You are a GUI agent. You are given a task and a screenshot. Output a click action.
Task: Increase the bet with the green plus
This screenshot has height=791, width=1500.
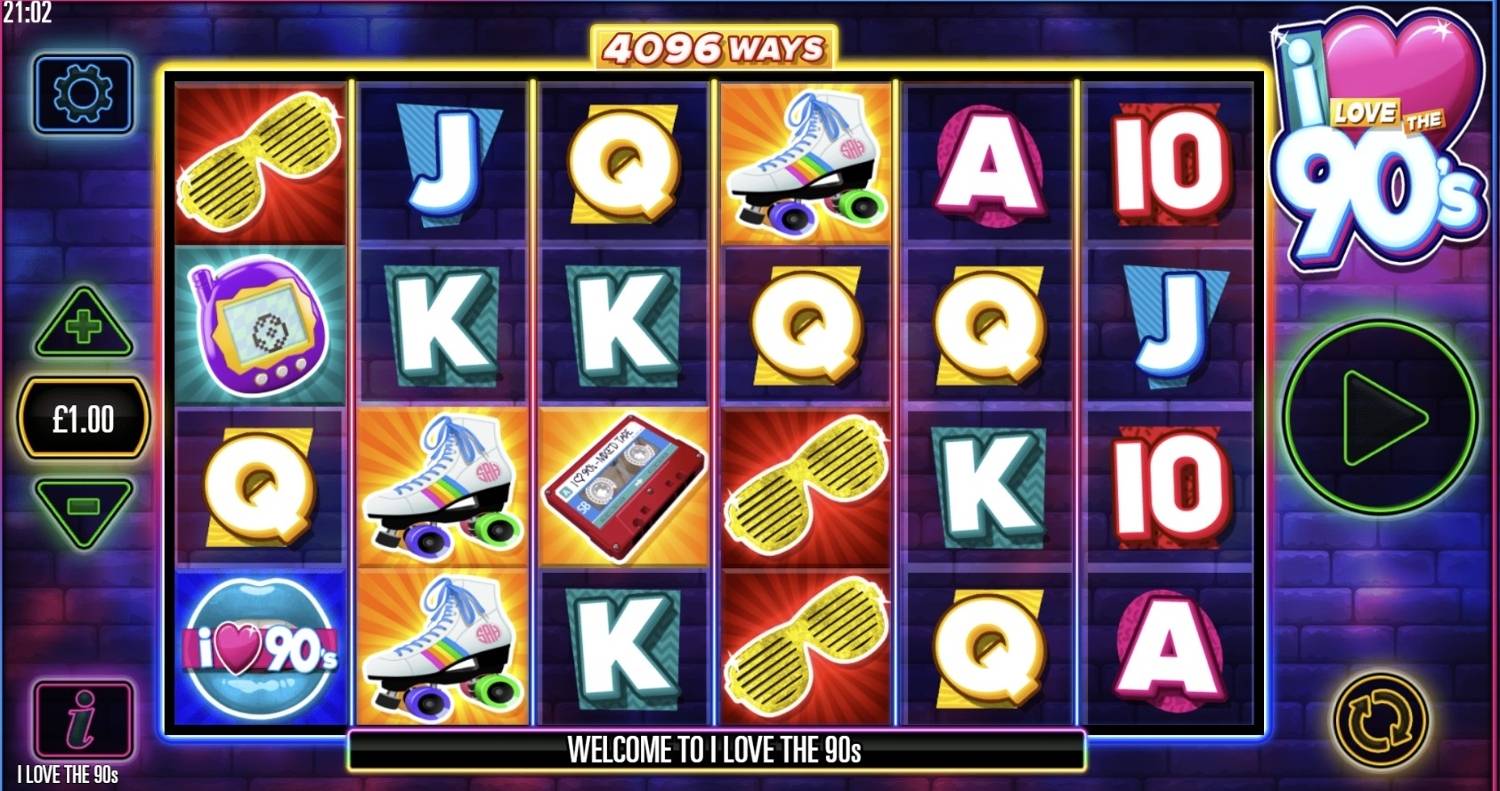84,325
